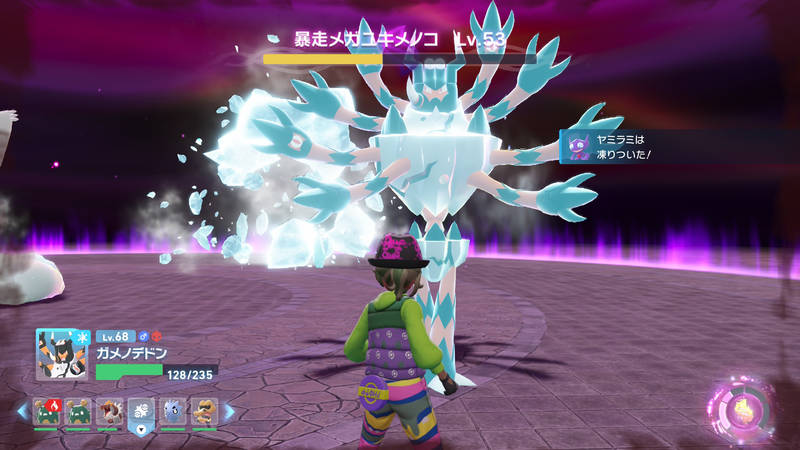Image resolution: width=800 pixels, height=450 pixels.
Task: Select the burned green Pokémon party slot
Action: click(x=44, y=411)
